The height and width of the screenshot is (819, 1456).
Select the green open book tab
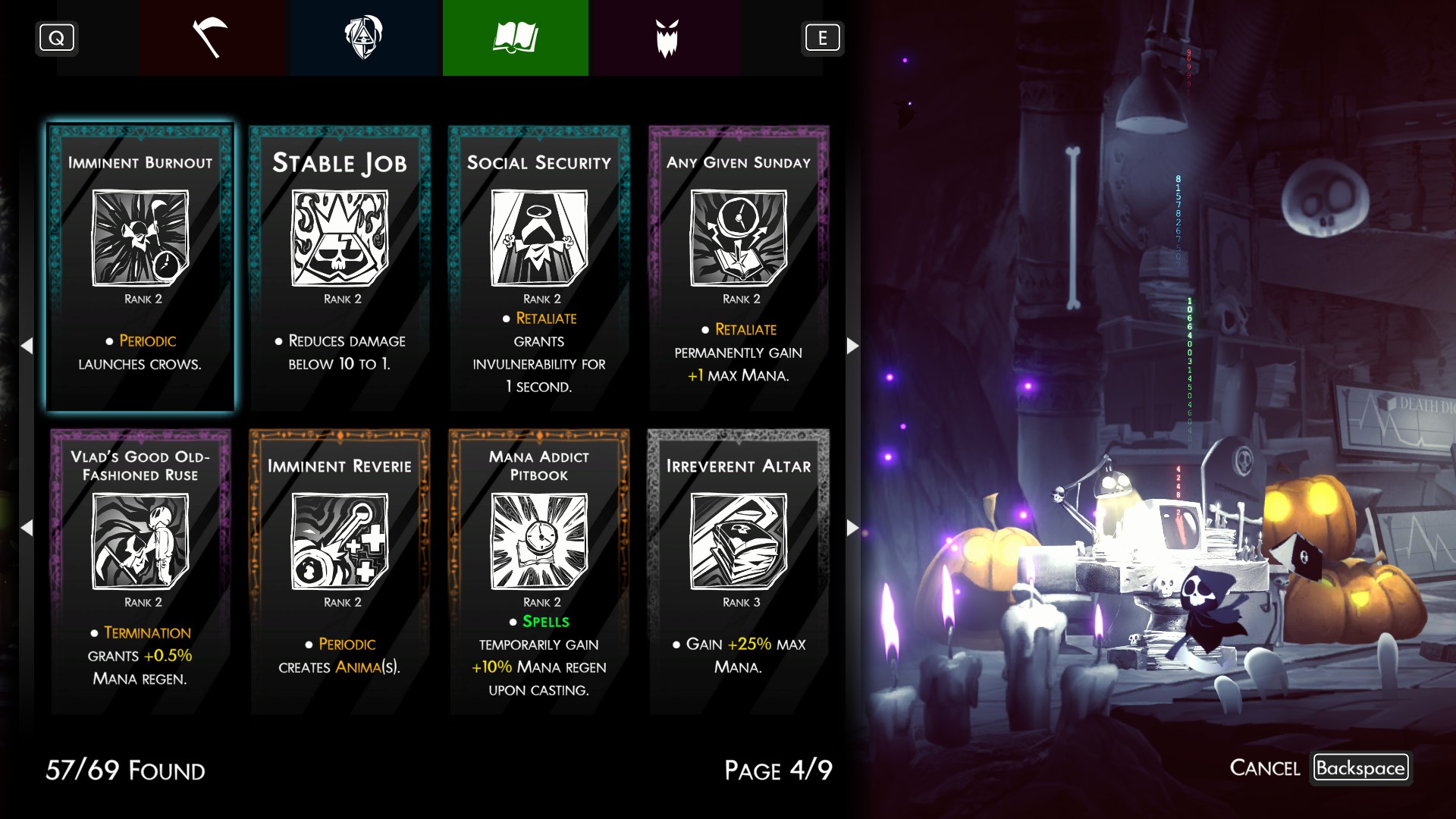515,38
